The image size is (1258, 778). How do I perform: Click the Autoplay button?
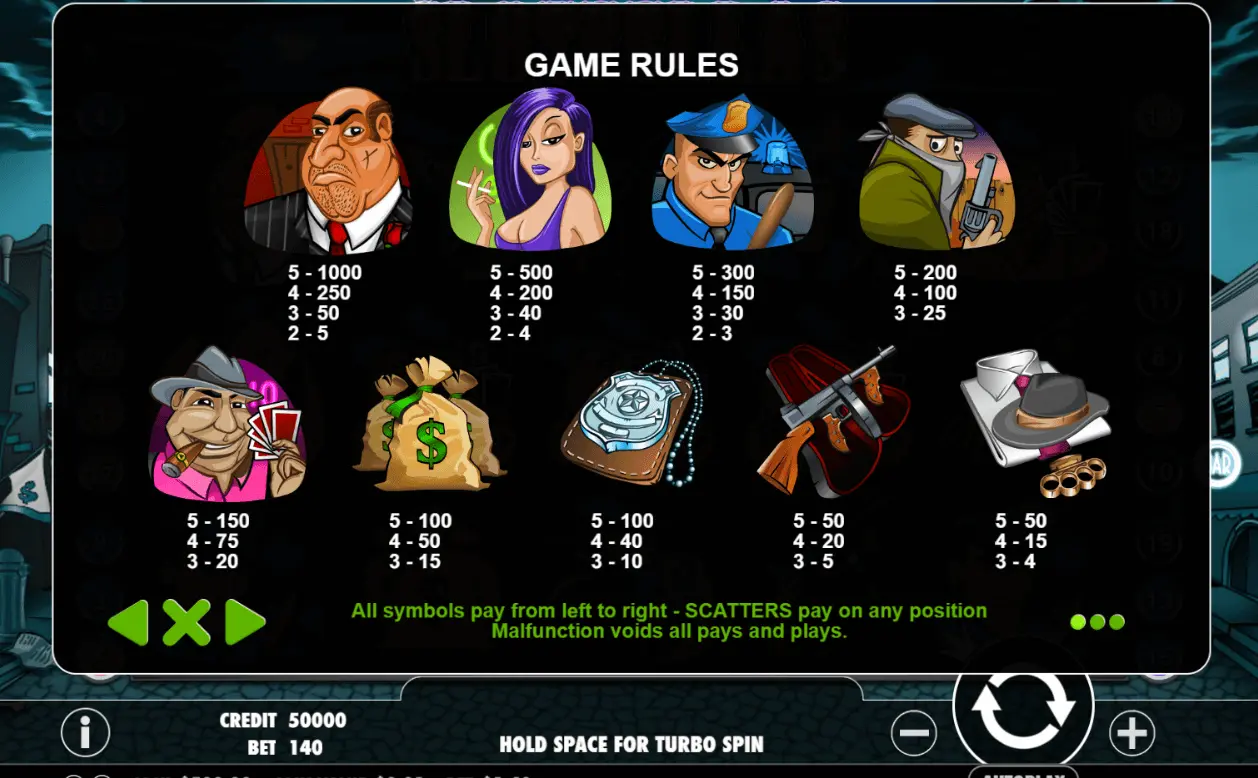tap(1022, 772)
